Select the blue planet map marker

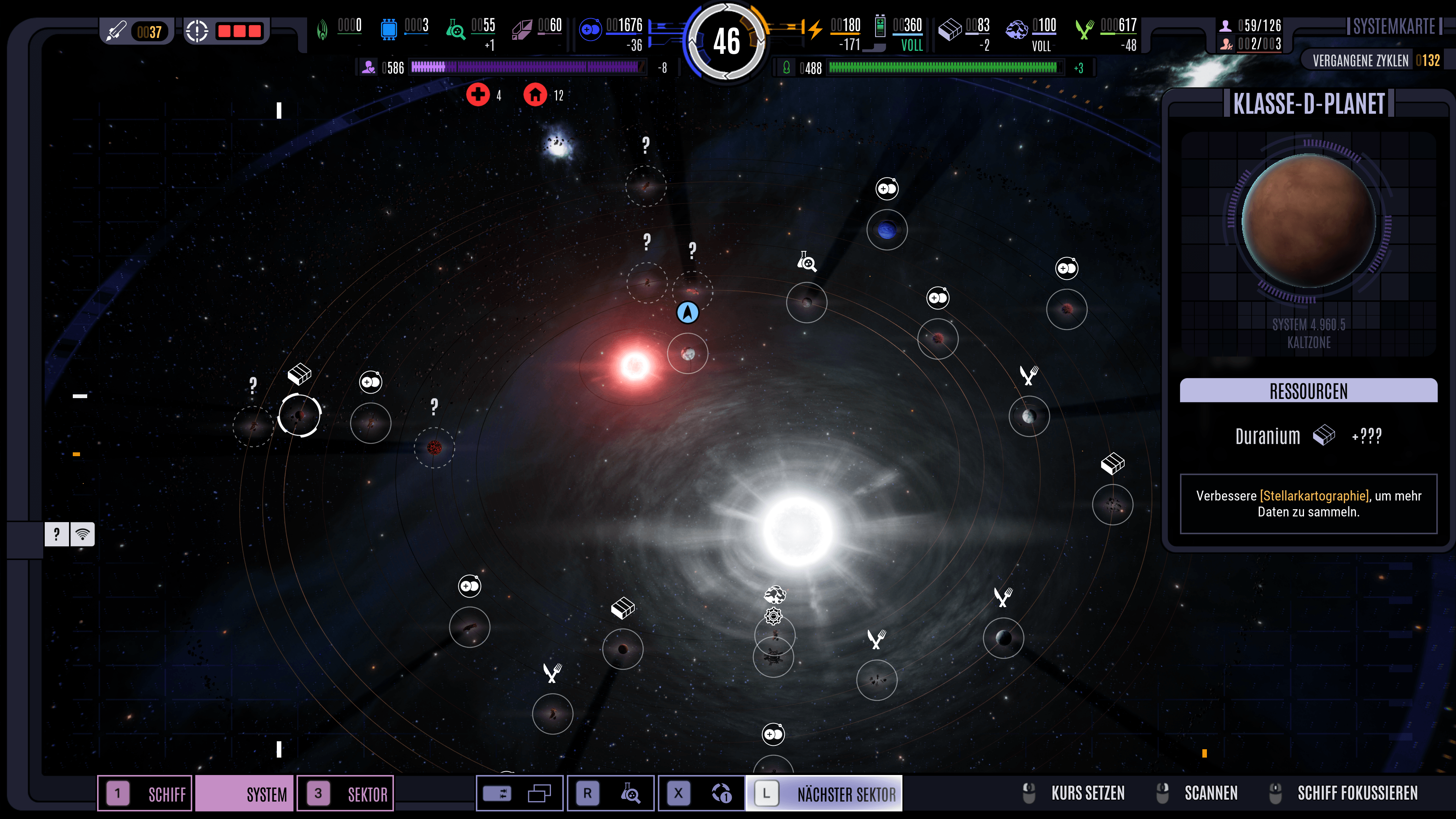[x=887, y=229]
